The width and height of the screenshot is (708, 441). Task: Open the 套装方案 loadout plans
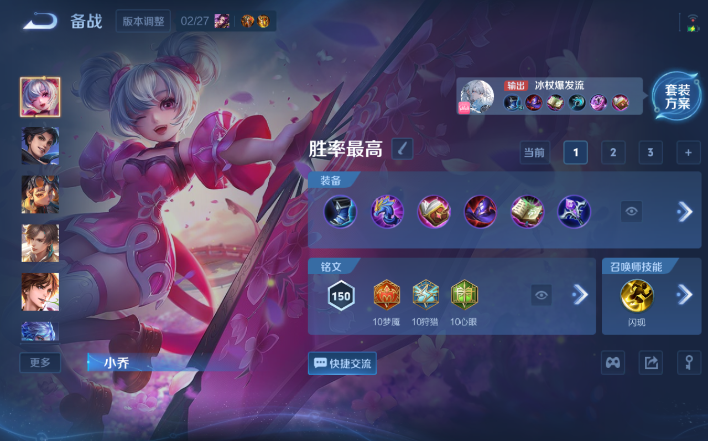[x=676, y=97]
